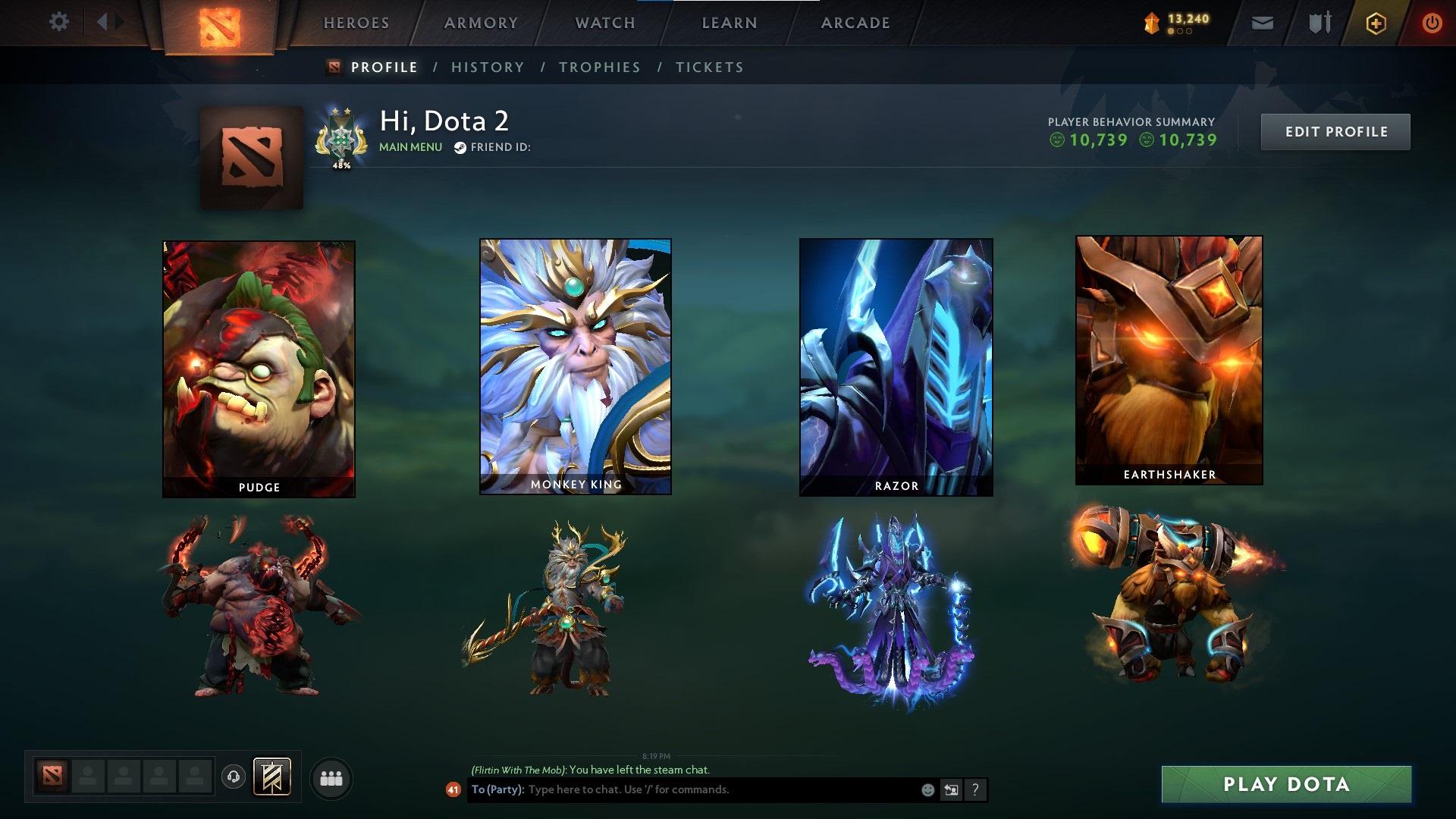The image size is (1456, 819).
Task: Expand the chat channel selector numbered 41
Action: coord(453,790)
